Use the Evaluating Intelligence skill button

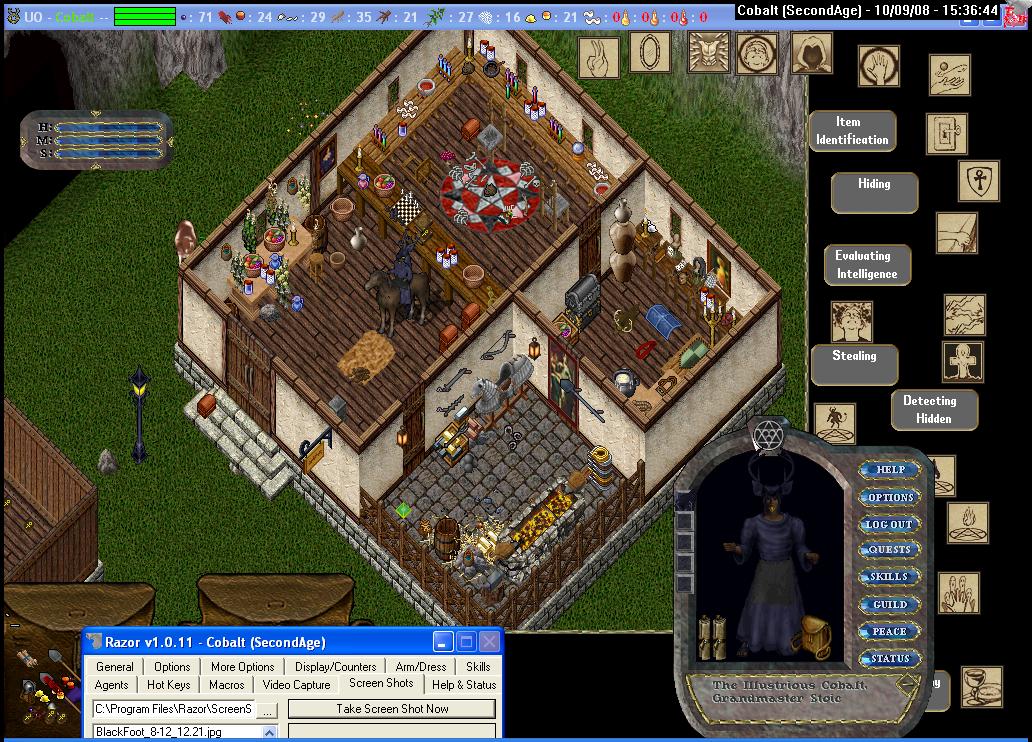tap(867, 265)
